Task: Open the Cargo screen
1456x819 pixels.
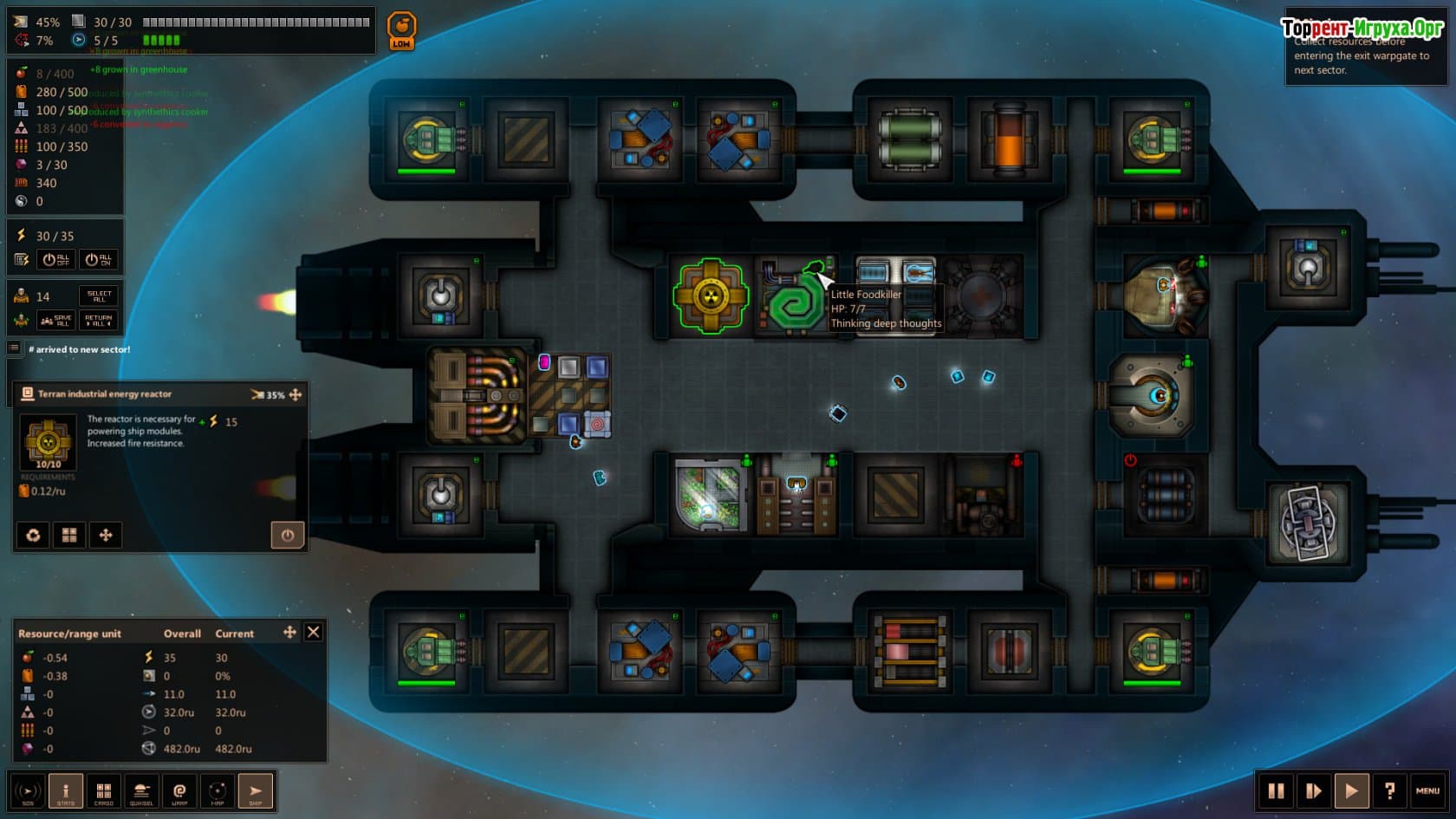Action: pos(104,791)
